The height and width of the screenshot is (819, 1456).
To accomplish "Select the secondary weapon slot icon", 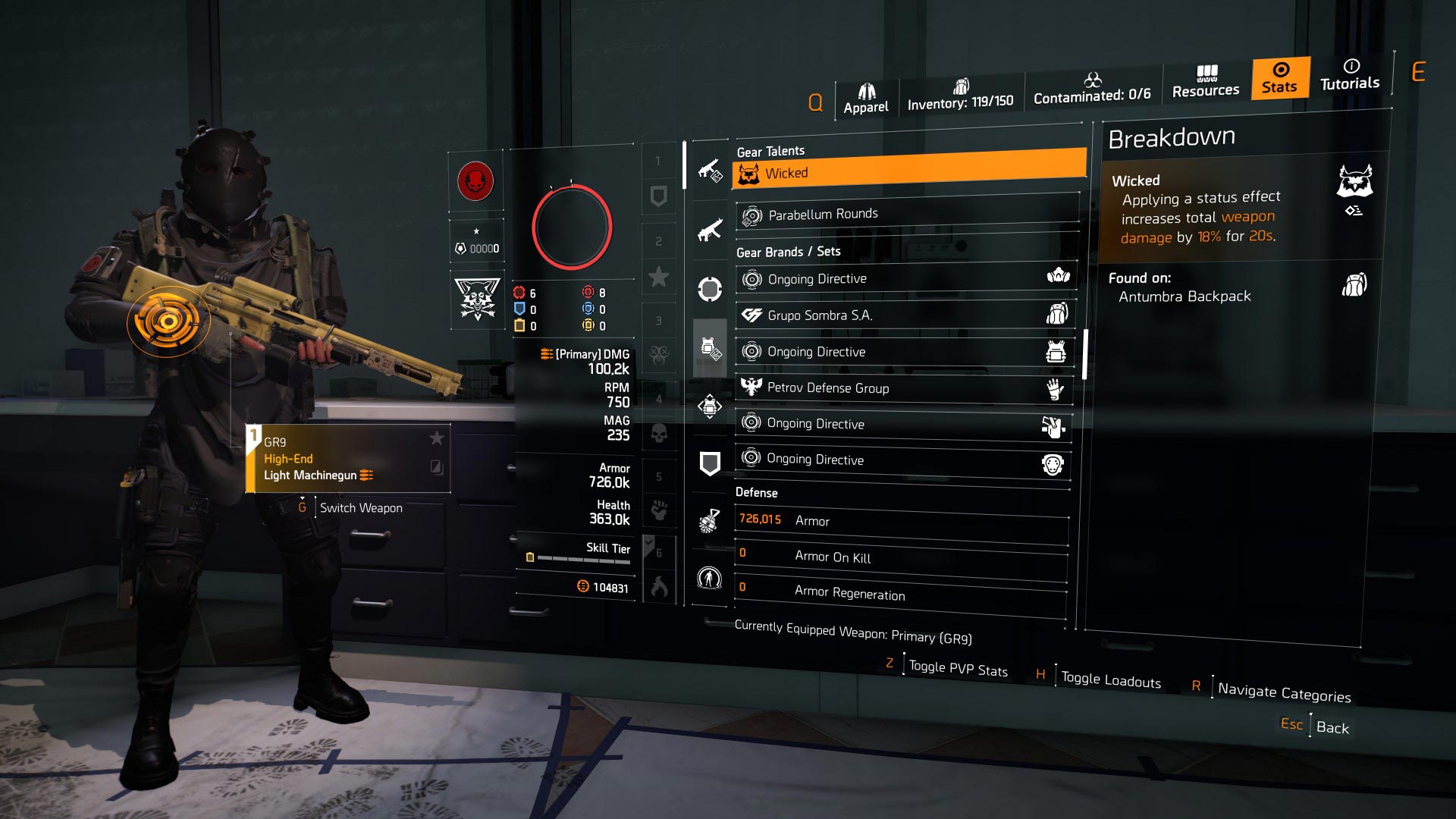I will (x=709, y=227).
